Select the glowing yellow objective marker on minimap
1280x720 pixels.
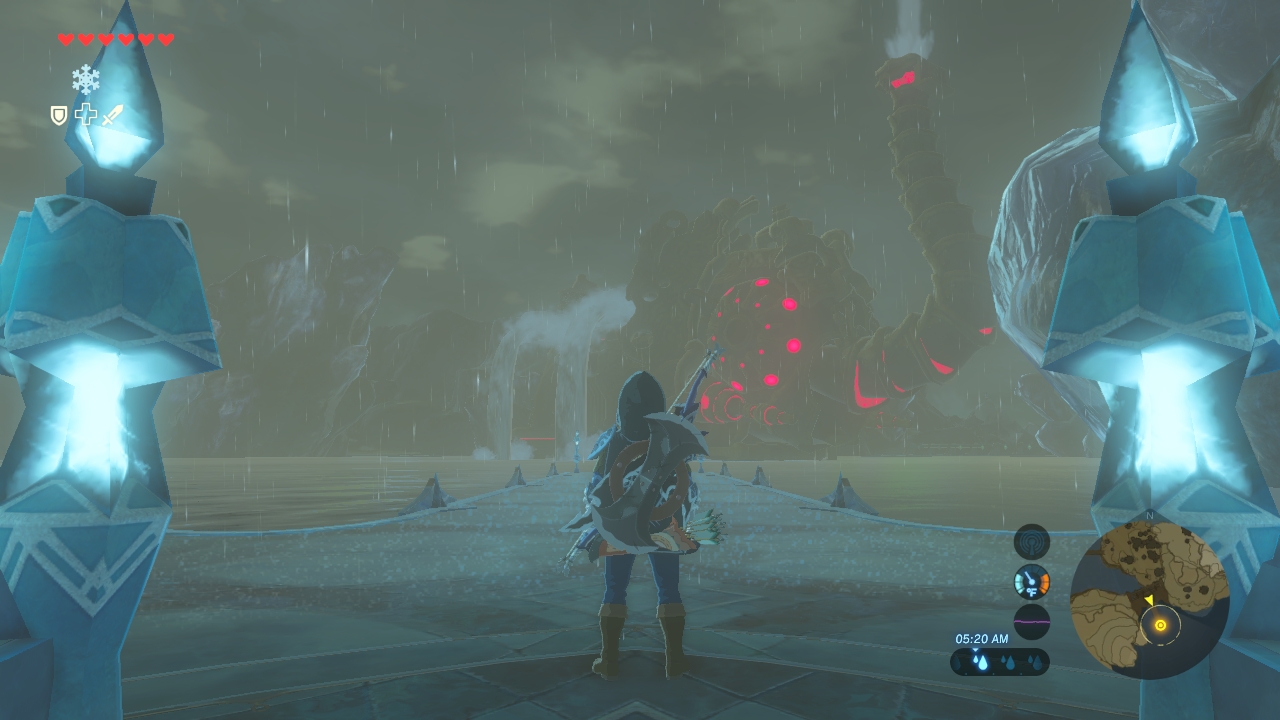pos(1160,626)
